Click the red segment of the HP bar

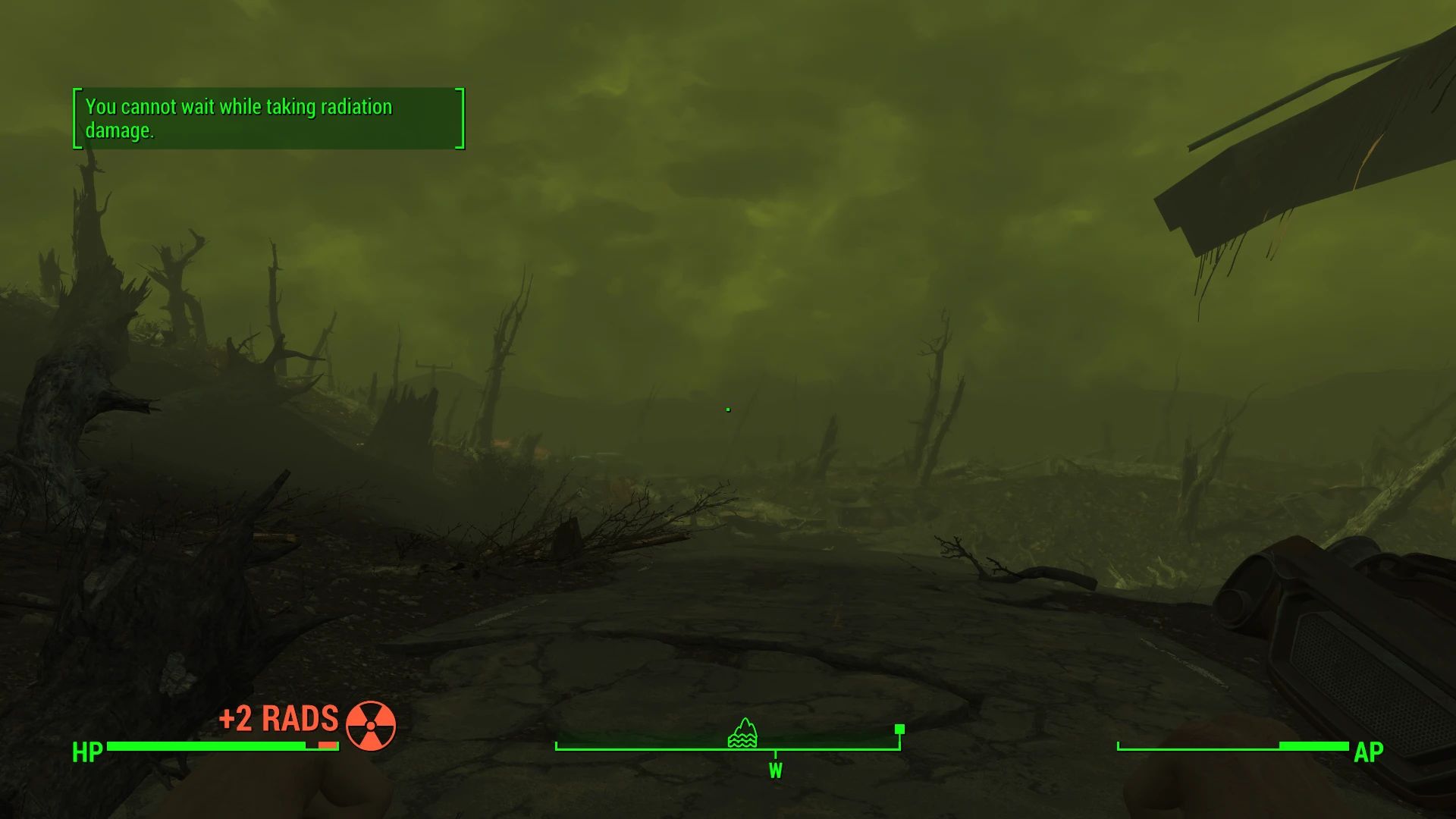(x=326, y=746)
